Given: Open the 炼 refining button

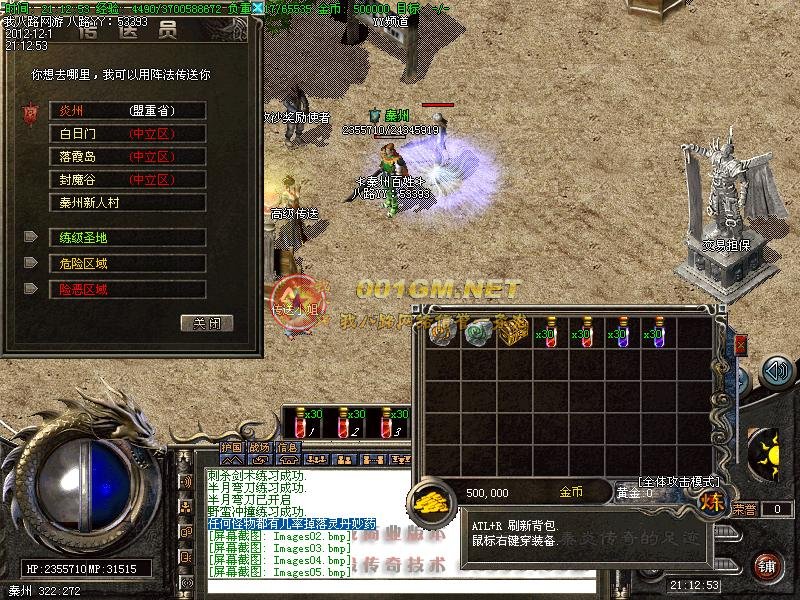Looking at the screenshot, I should [713, 503].
